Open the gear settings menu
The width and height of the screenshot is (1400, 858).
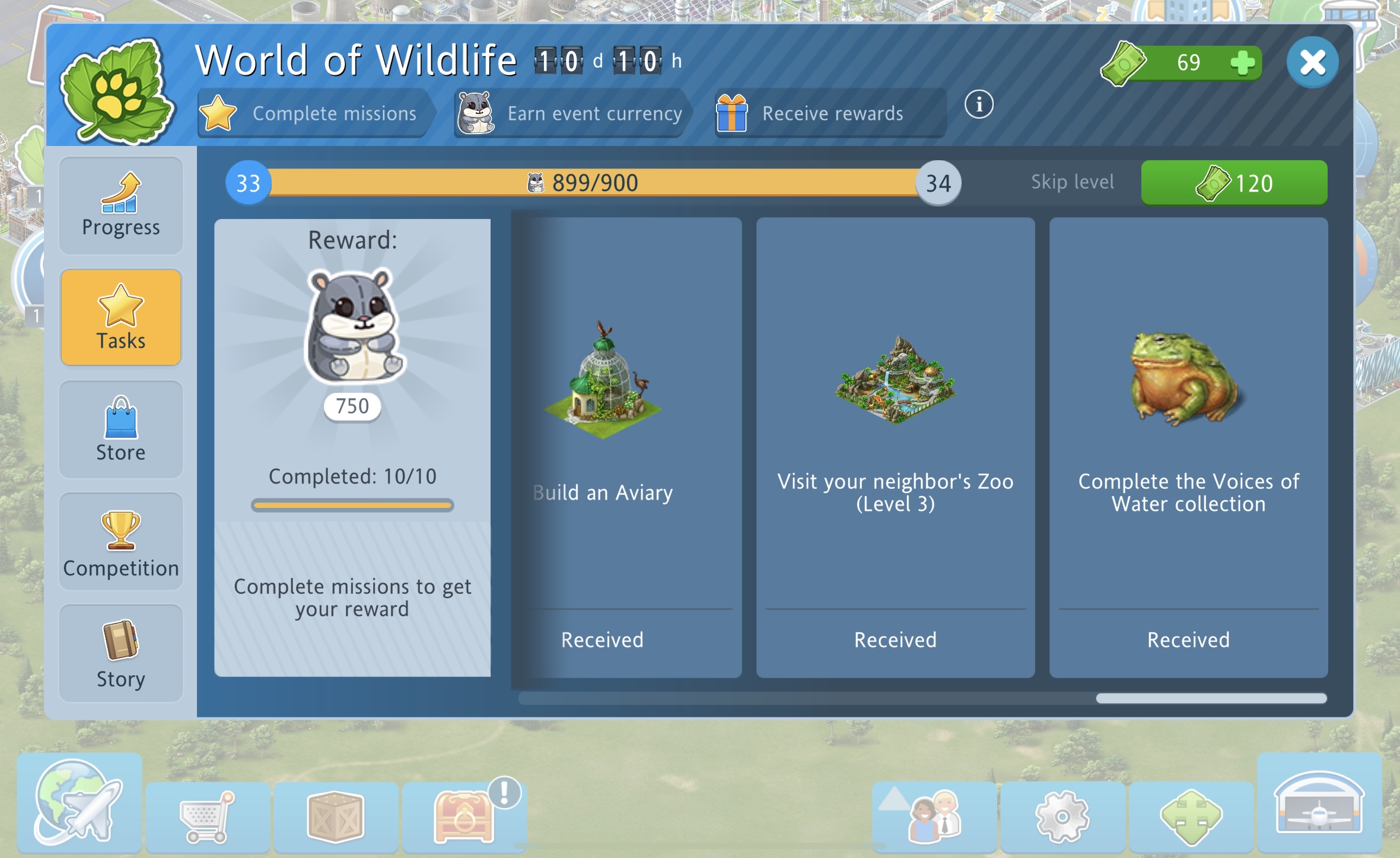pos(1062,818)
